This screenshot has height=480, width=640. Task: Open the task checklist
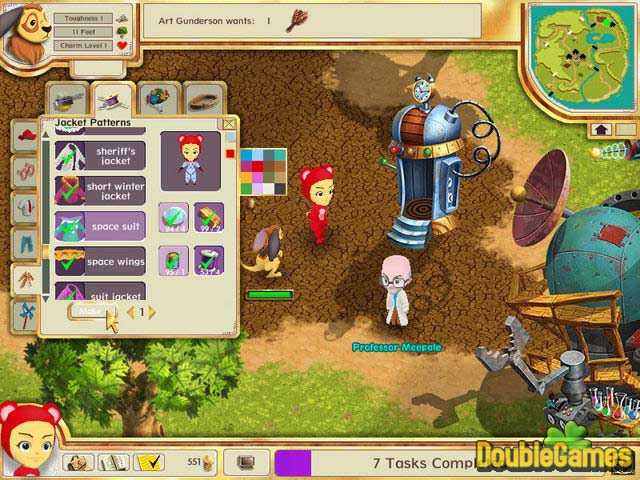pyautogui.click(x=149, y=462)
